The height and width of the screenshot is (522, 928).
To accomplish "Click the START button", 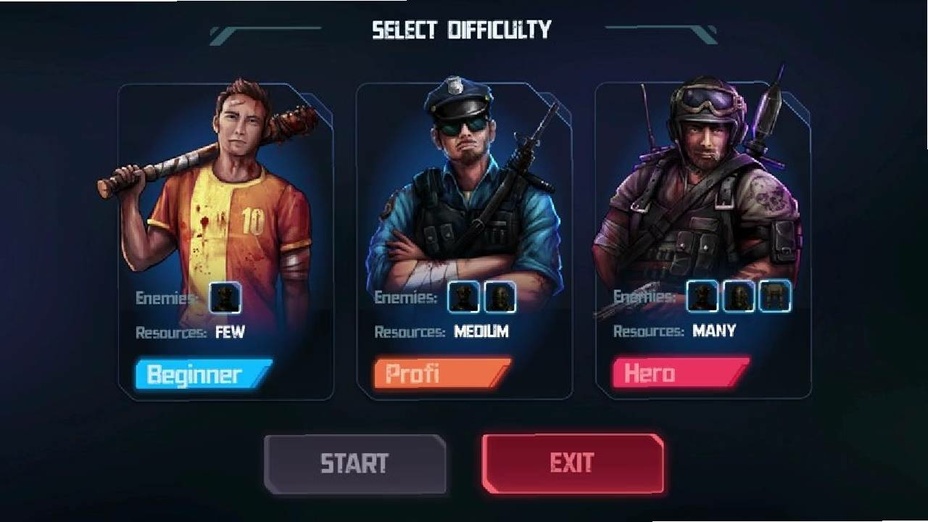I will [354, 464].
